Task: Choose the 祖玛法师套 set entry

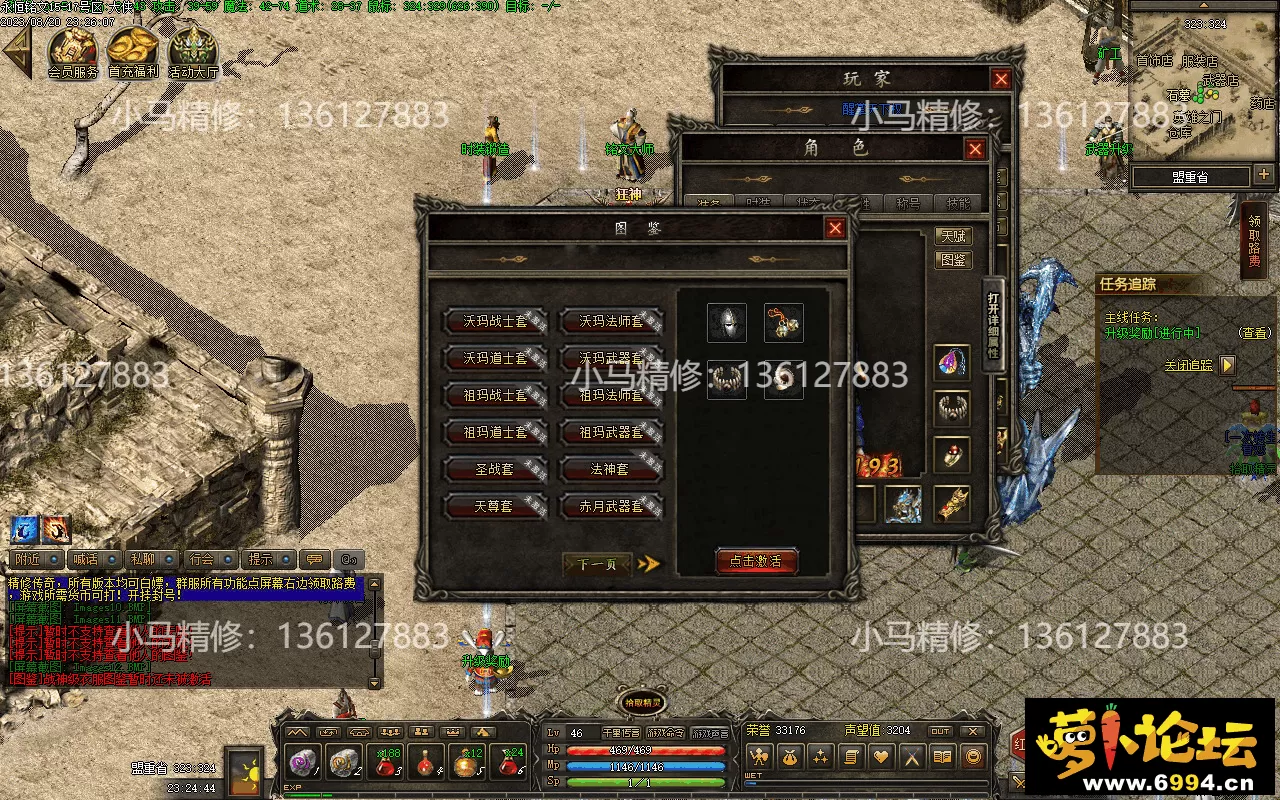Action: tap(611, 396)
